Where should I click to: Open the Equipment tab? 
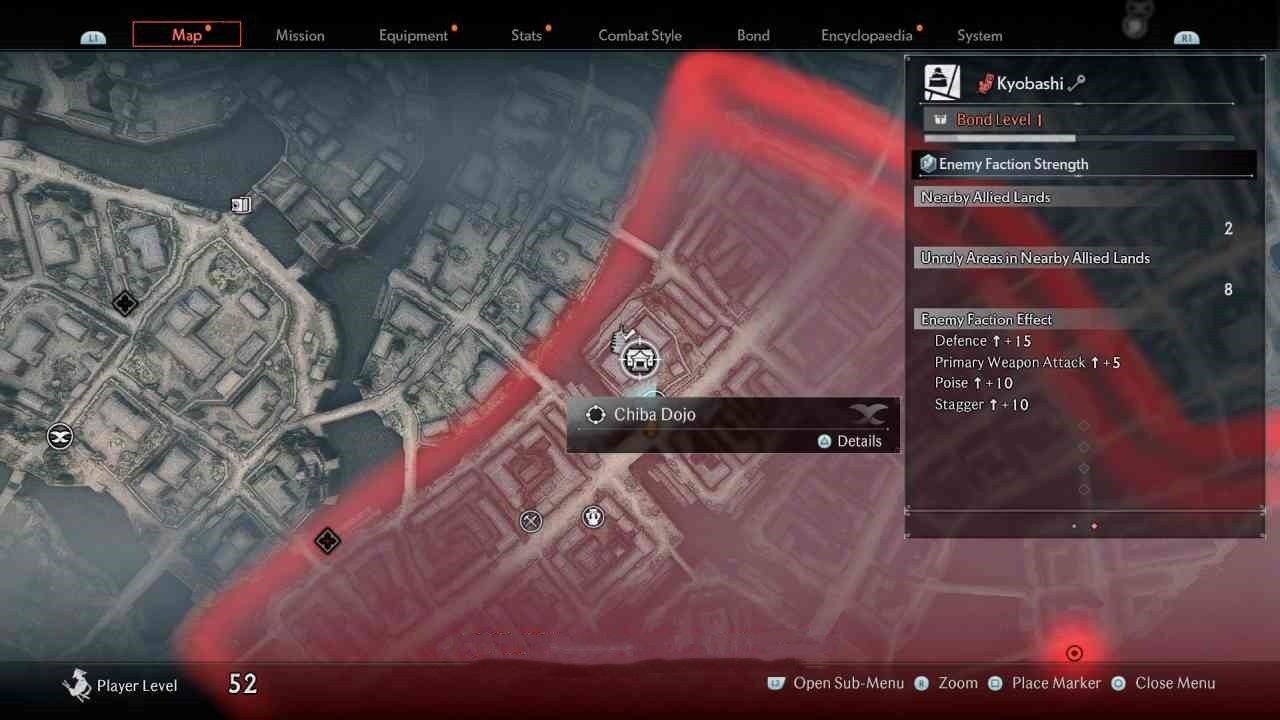[x=413, y=35]
